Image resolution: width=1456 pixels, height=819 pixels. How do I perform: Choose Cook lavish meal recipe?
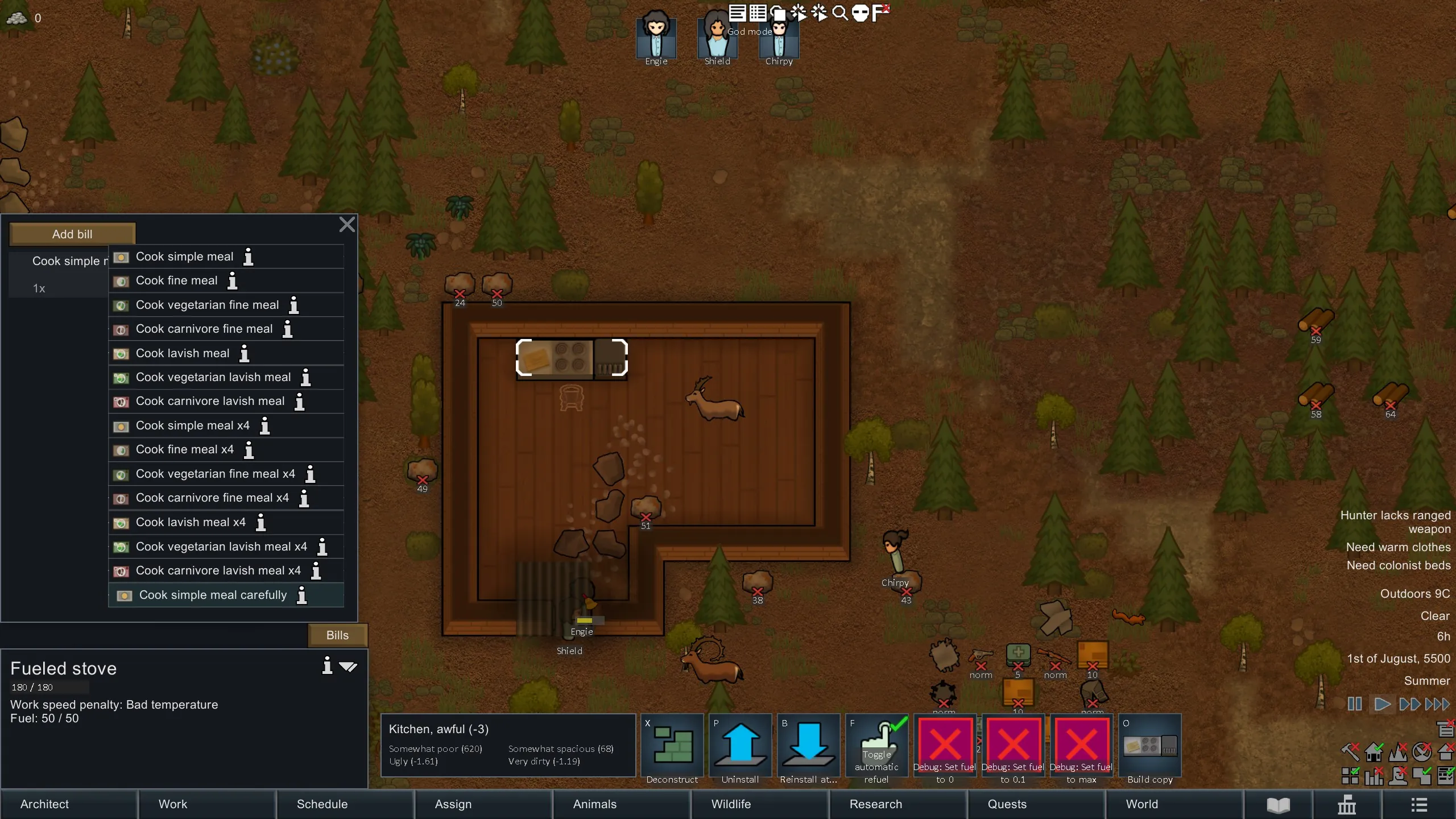click(183, 353)
